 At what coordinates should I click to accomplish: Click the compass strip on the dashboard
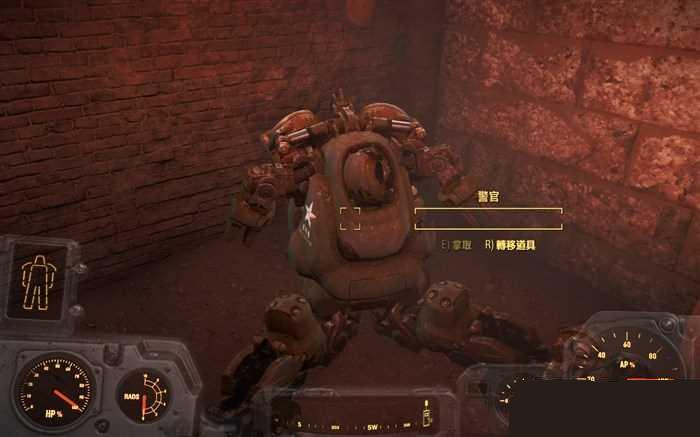(x=358, y=424)
